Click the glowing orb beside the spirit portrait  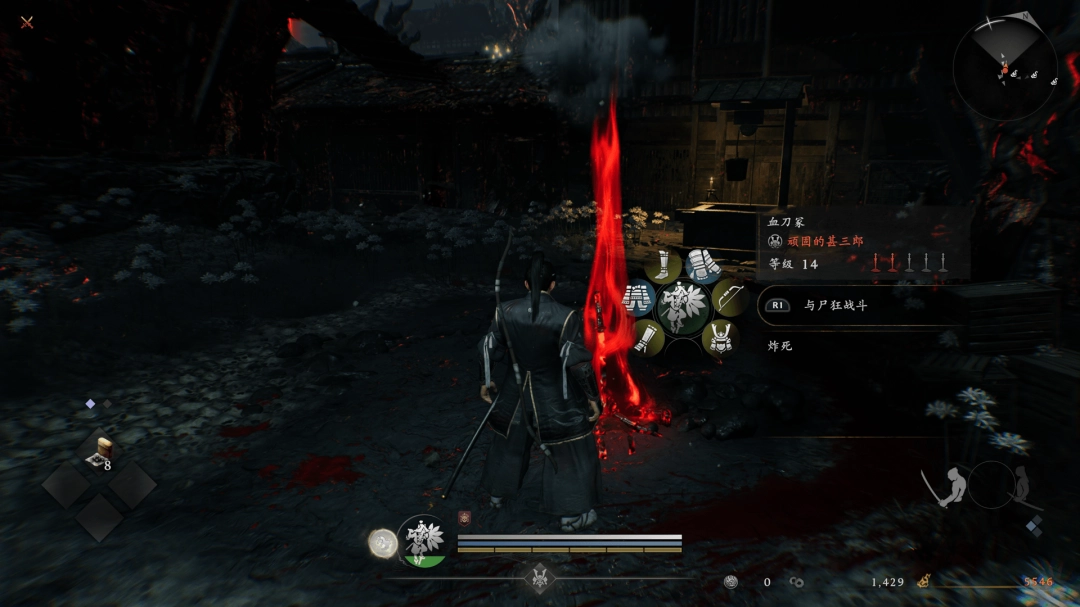(x=382, y=543)
